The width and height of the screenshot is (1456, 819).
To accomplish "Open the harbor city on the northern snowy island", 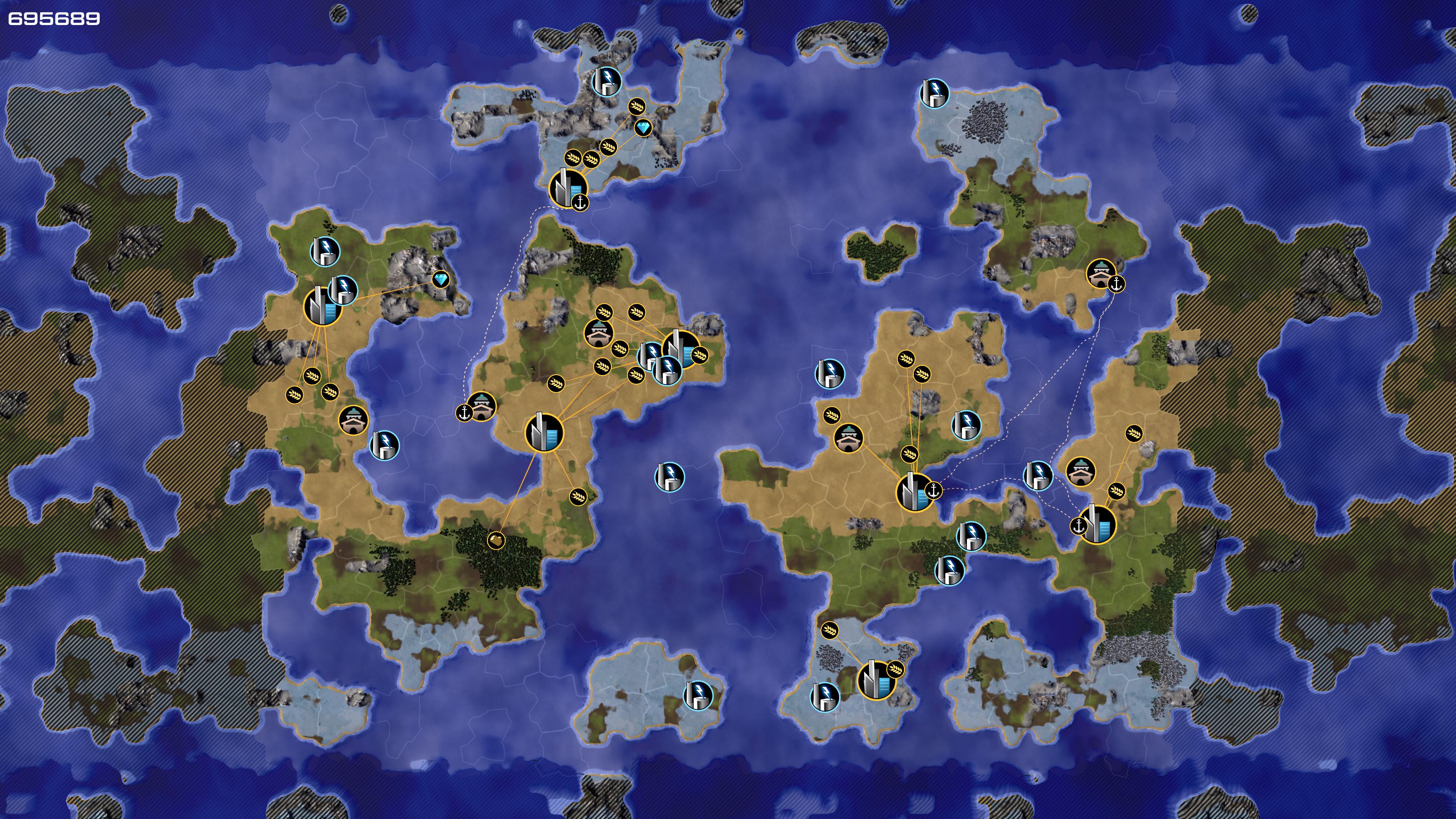I will coord(568,188).
